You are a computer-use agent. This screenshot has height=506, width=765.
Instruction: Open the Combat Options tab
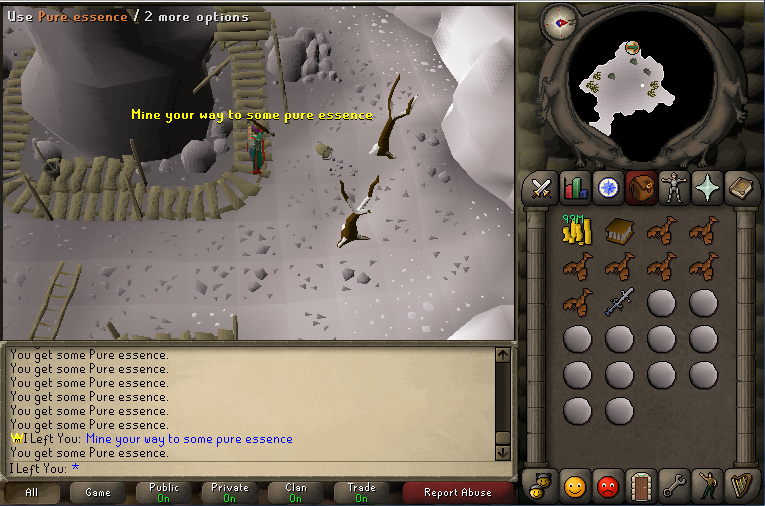pos(542,188)
